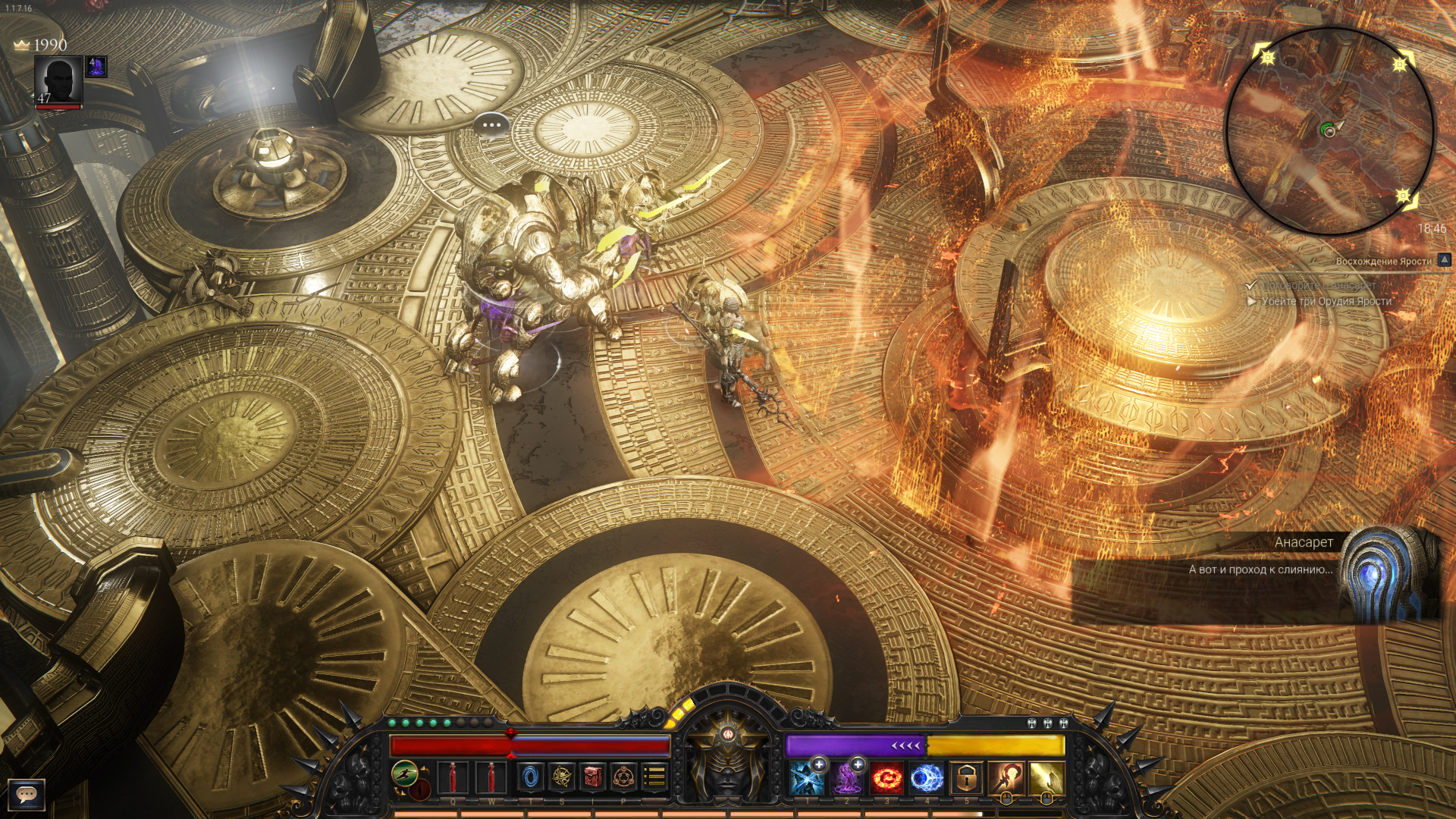Open the red backpack inventory
1456x819 pixels.
point(593,777)
